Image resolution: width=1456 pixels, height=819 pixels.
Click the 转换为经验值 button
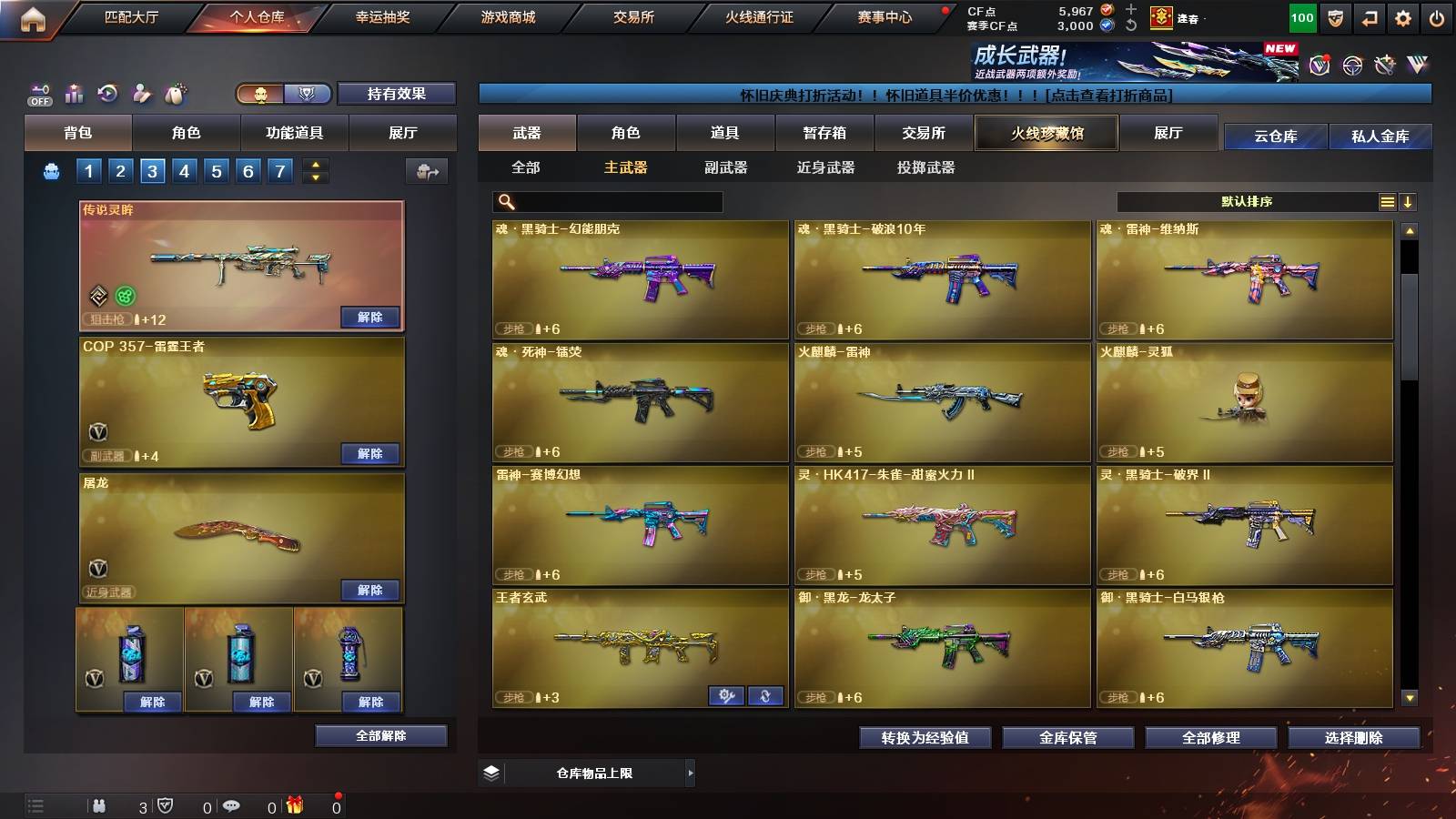pyautogui.click(x=927, y=738)
